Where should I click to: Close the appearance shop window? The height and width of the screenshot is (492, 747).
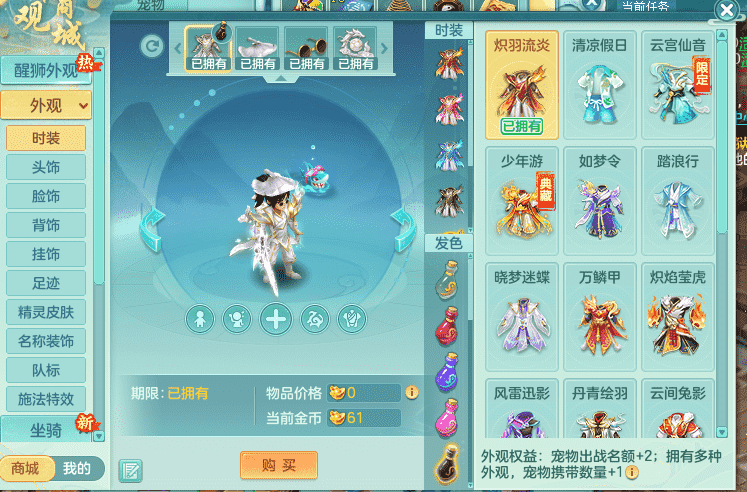pos(726,11)
